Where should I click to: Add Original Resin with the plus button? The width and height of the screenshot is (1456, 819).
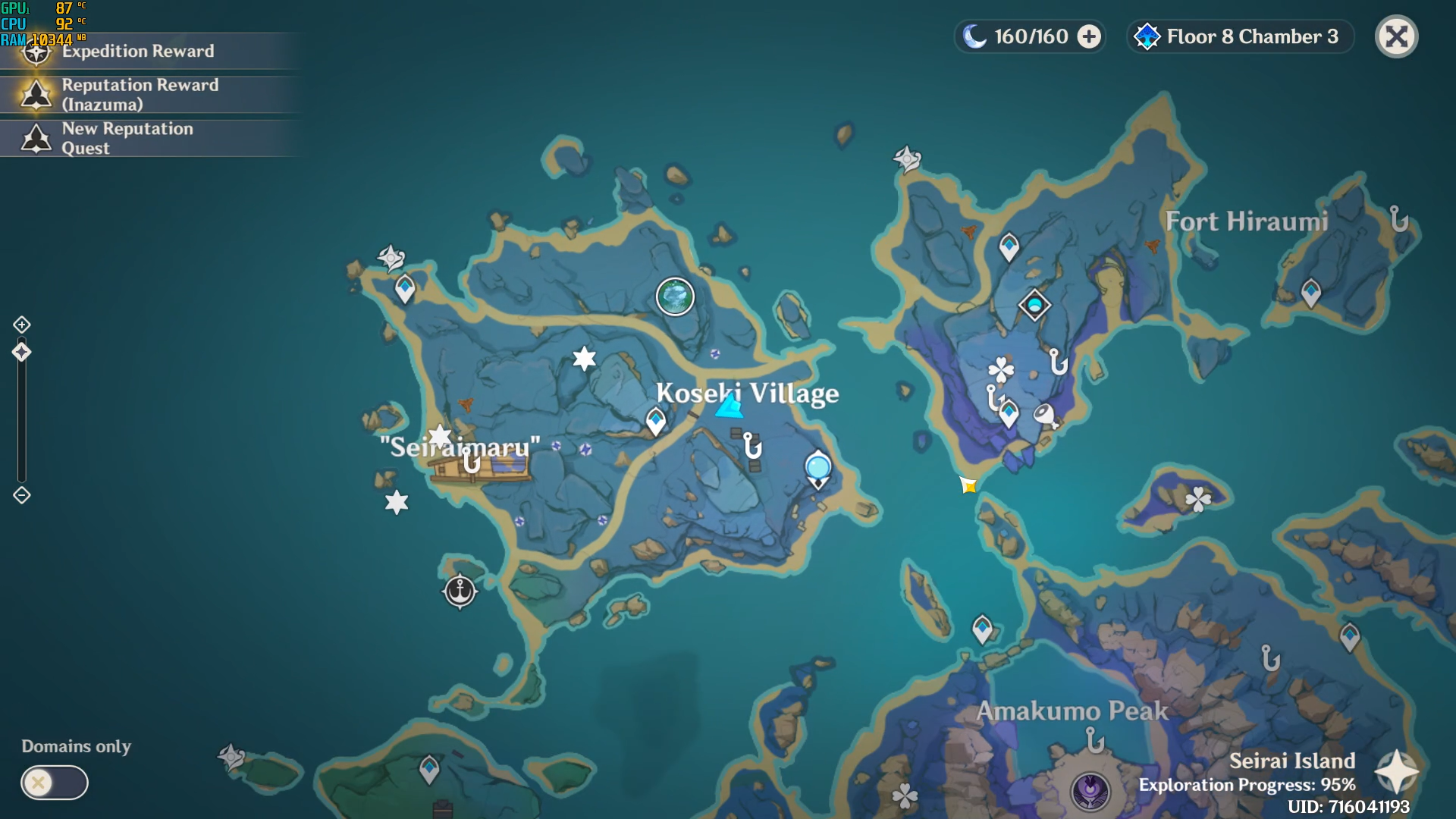tap(1089, 36)
